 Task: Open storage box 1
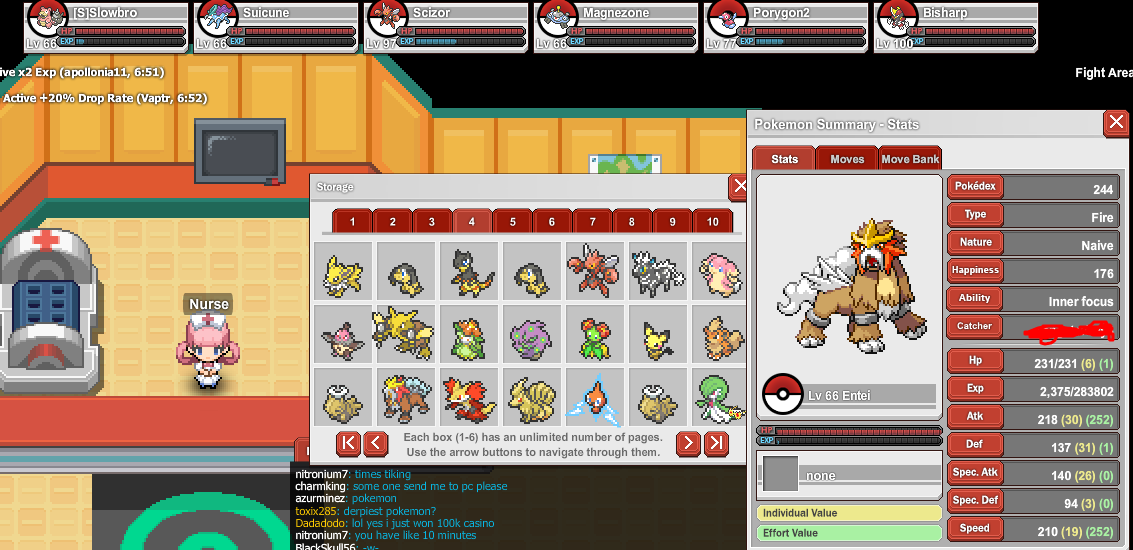pyautogui.click(x=353, y=222)
